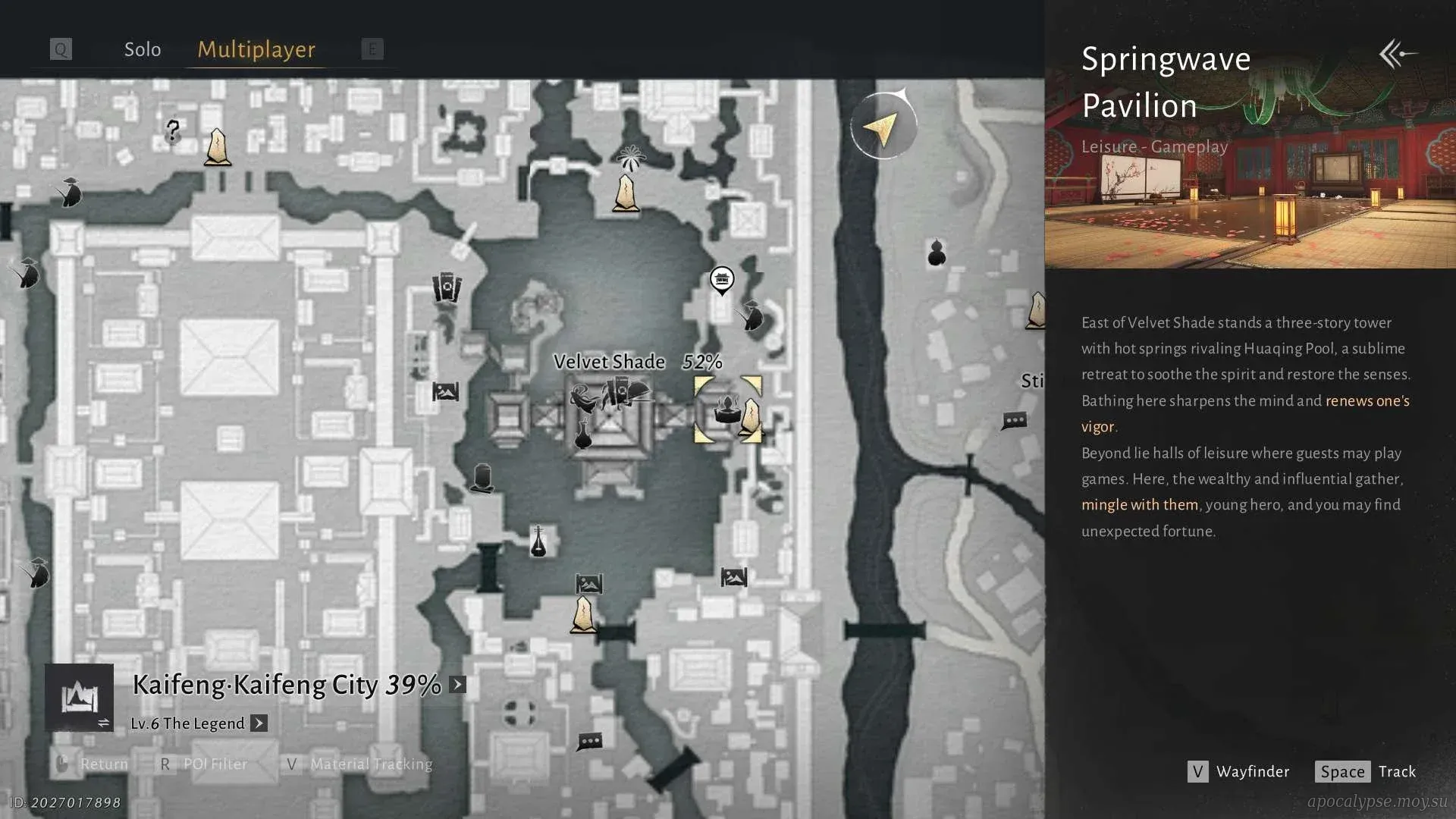Select the question mark map marker
Image resolution: width=1456 pixels, height=819 pixels.
click(173, 131)
